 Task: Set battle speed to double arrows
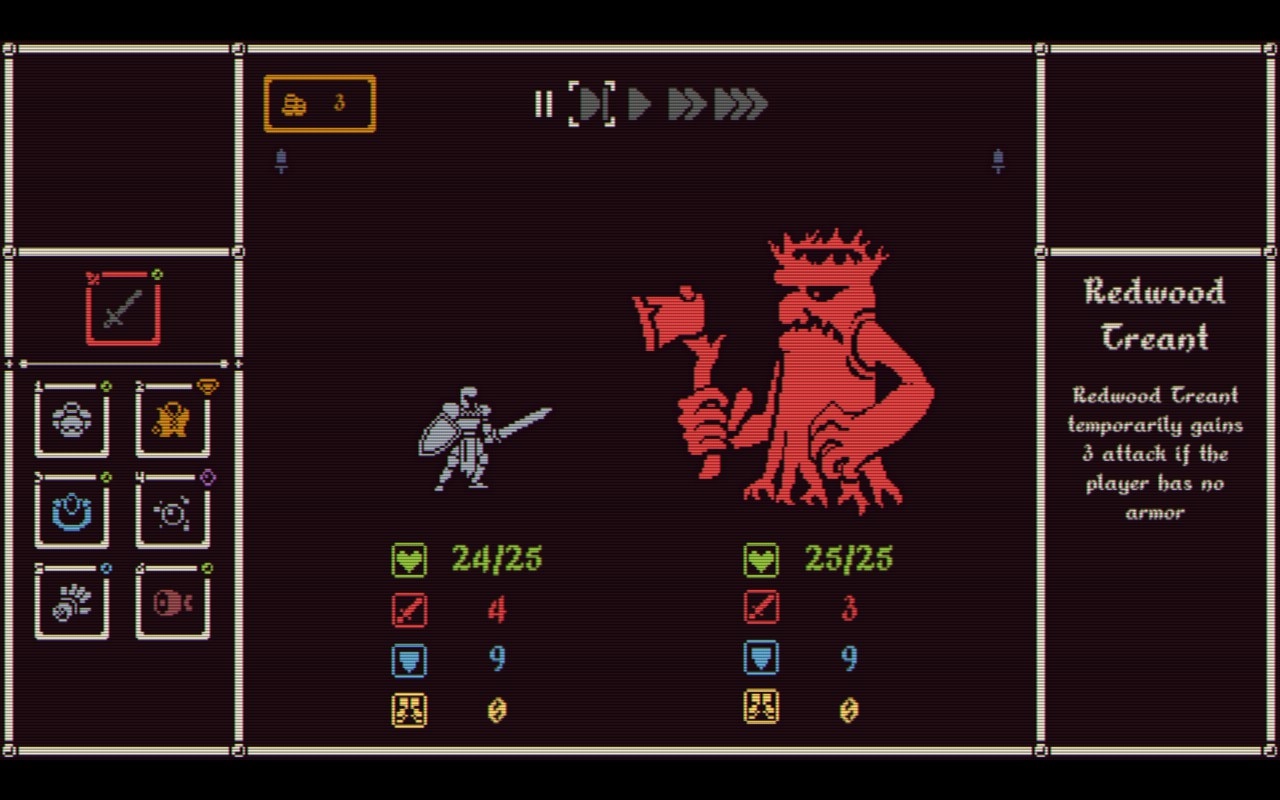(686, 105)
